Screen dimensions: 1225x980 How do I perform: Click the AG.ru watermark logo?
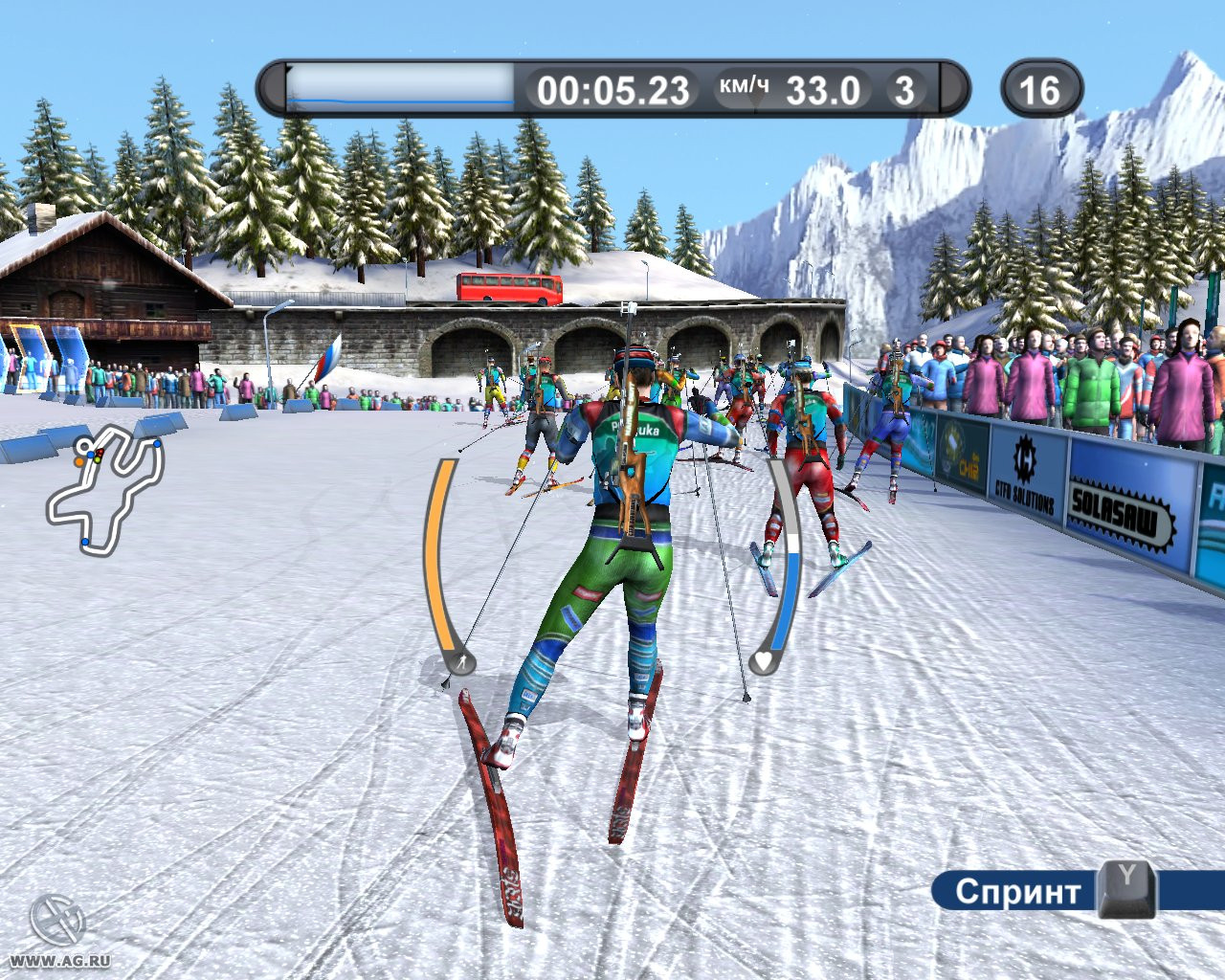[57, 922]
